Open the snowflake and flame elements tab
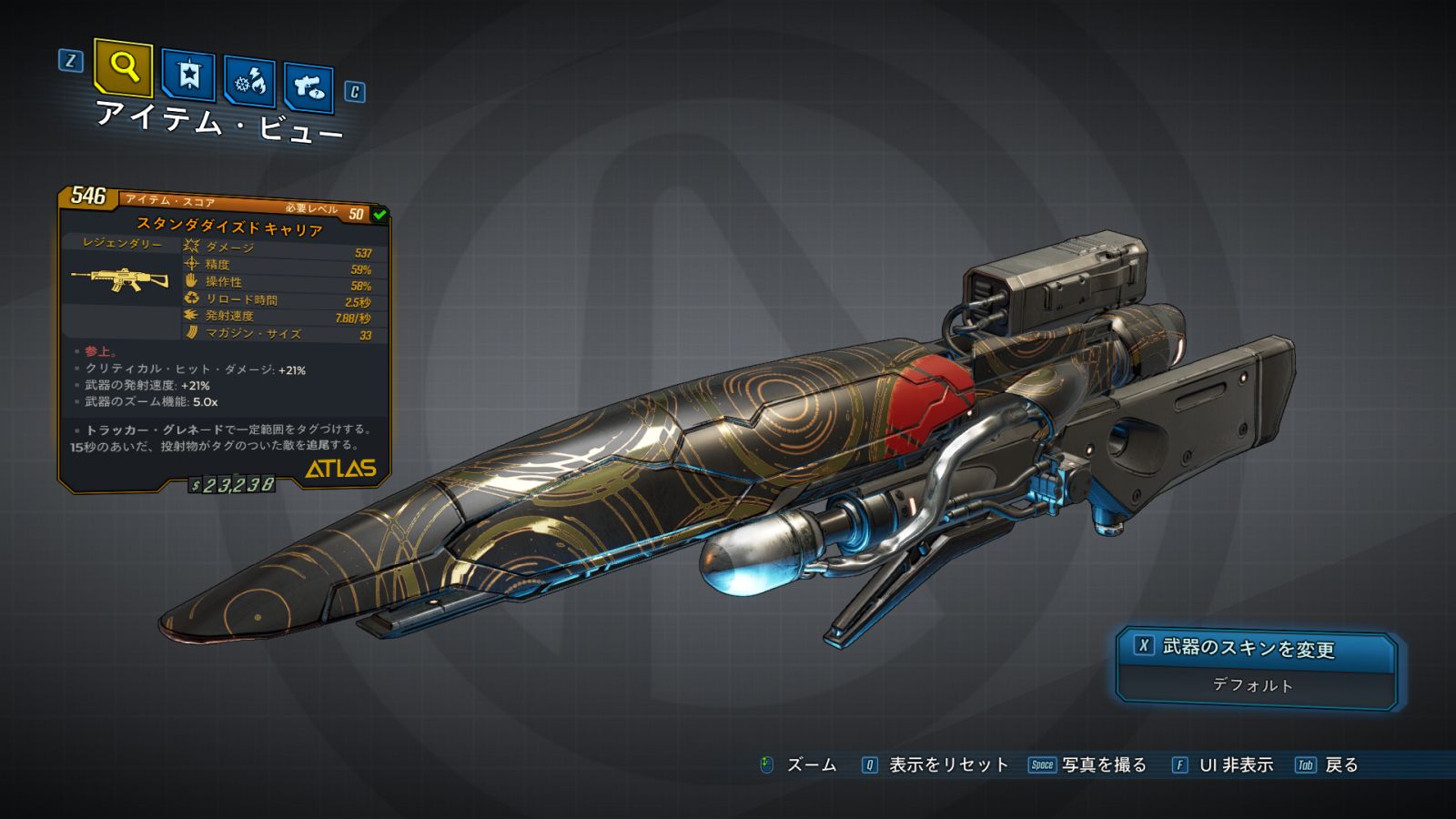The image size is (1456, 819). [249, 82]
